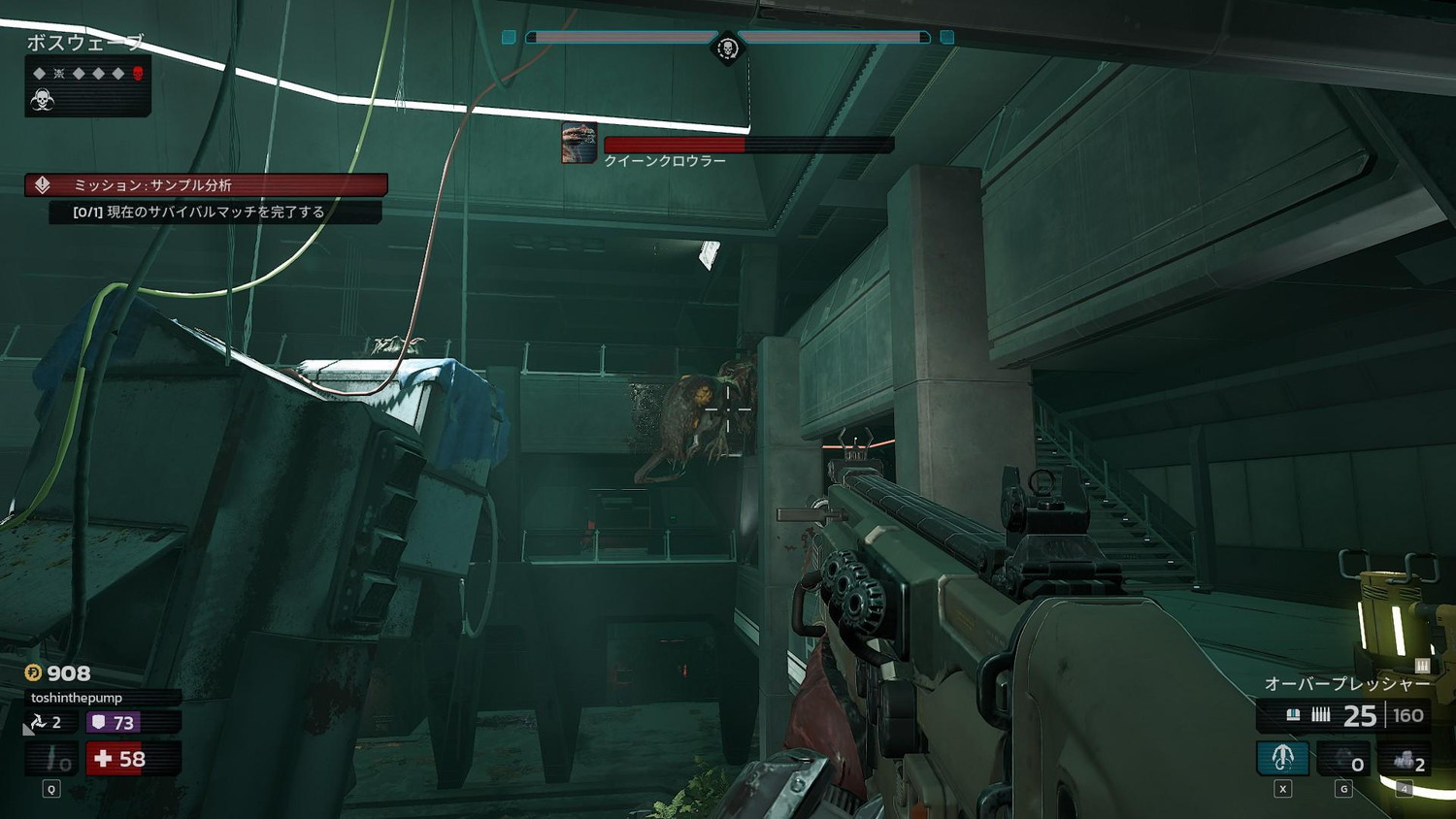Use the healing syringe slot
This screenshot has height=819, width=1456.
tap(52, 759)
